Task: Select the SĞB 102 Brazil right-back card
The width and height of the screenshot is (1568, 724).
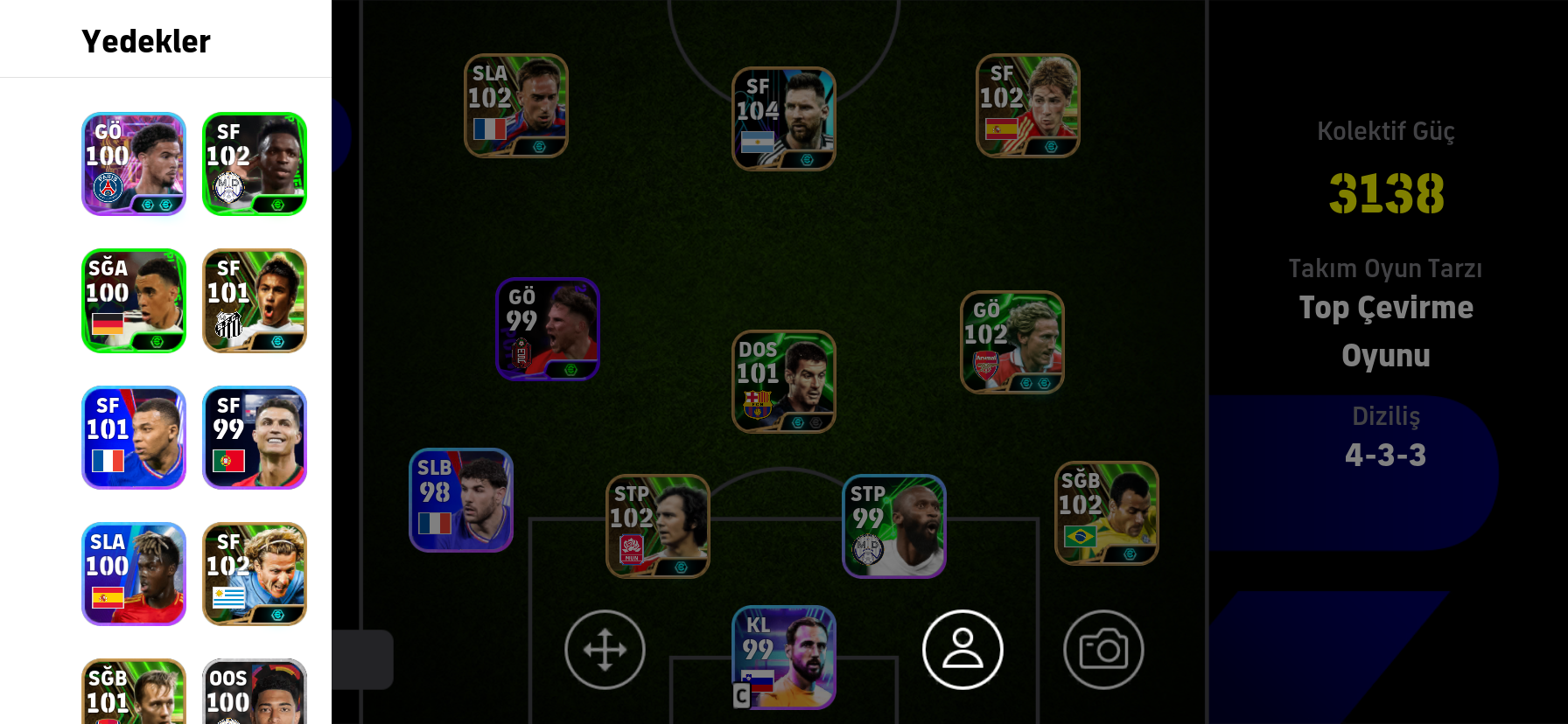Action: pyautogui.click(x=1107, y=513)
